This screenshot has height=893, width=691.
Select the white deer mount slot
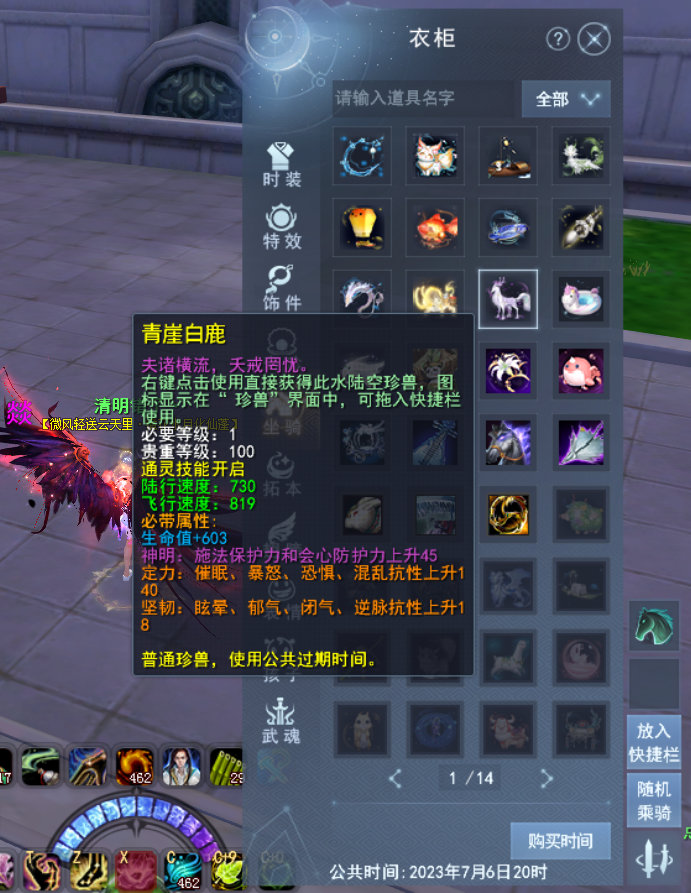(x=508, y=299)
